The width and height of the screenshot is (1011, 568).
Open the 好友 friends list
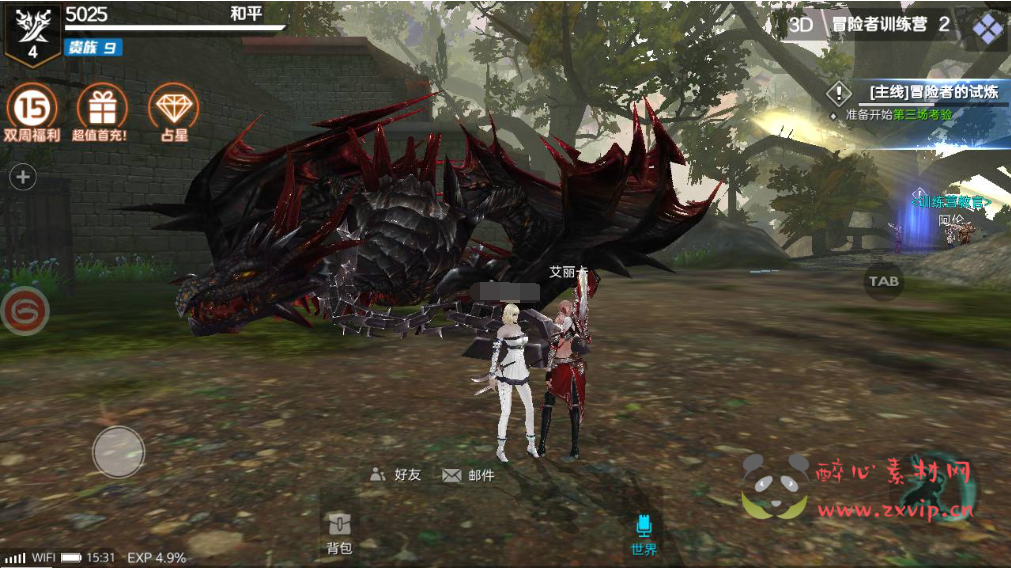(x=396, y=475)
